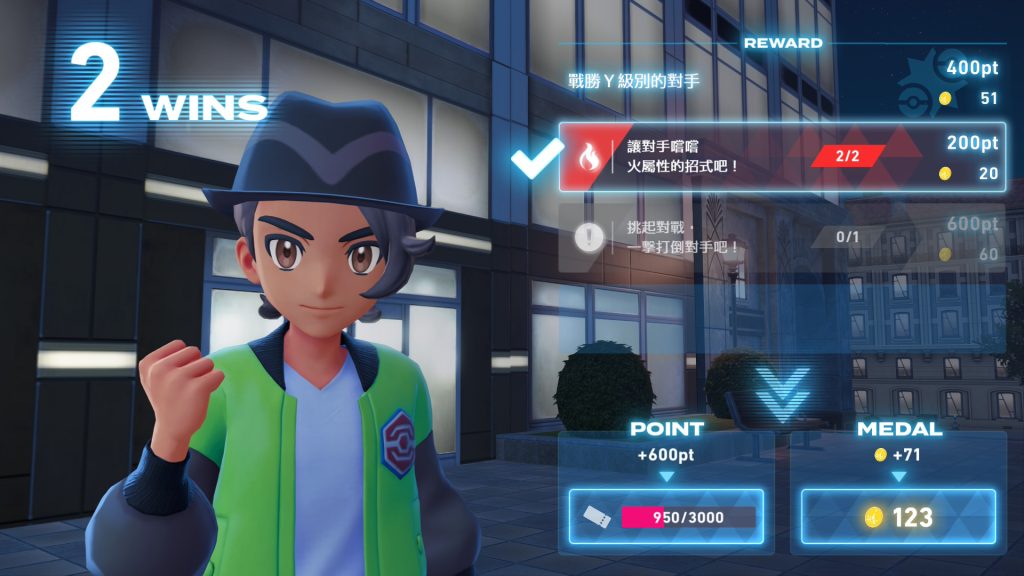Select the greyed-out one-hit knockout challenge card

click(x=780, y=238)
